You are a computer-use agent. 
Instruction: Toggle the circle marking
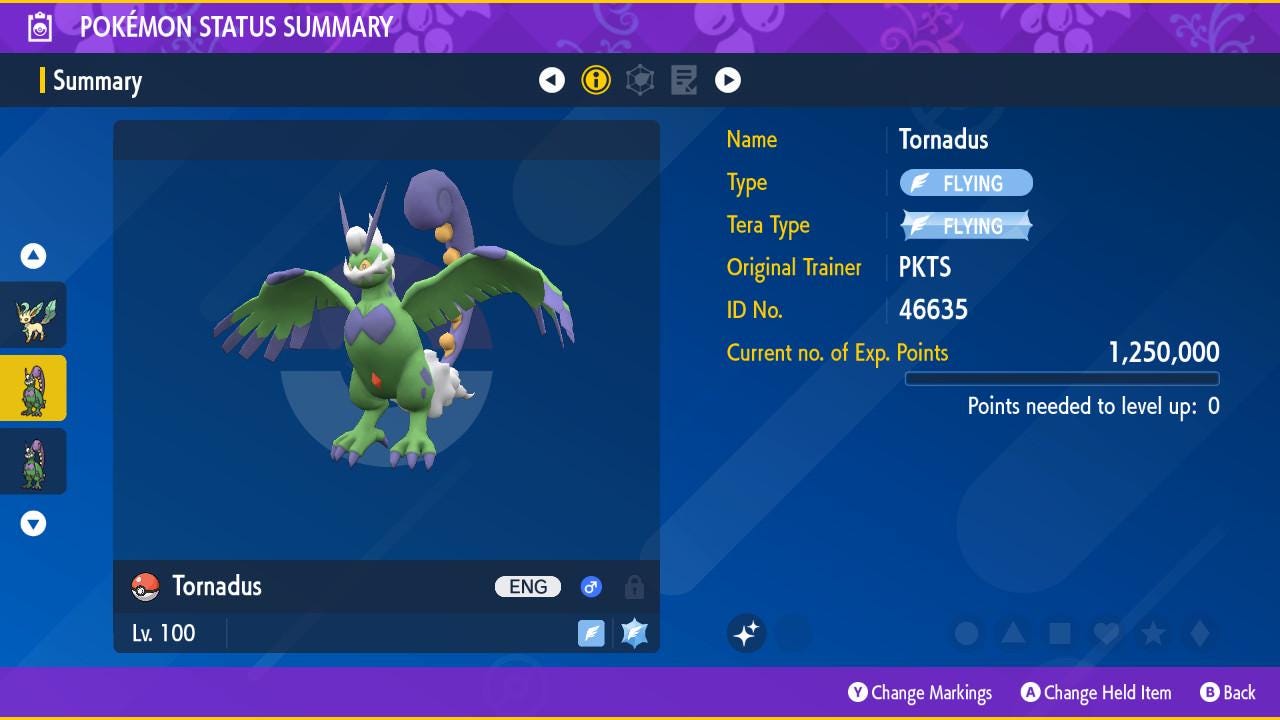pos(966,633)
